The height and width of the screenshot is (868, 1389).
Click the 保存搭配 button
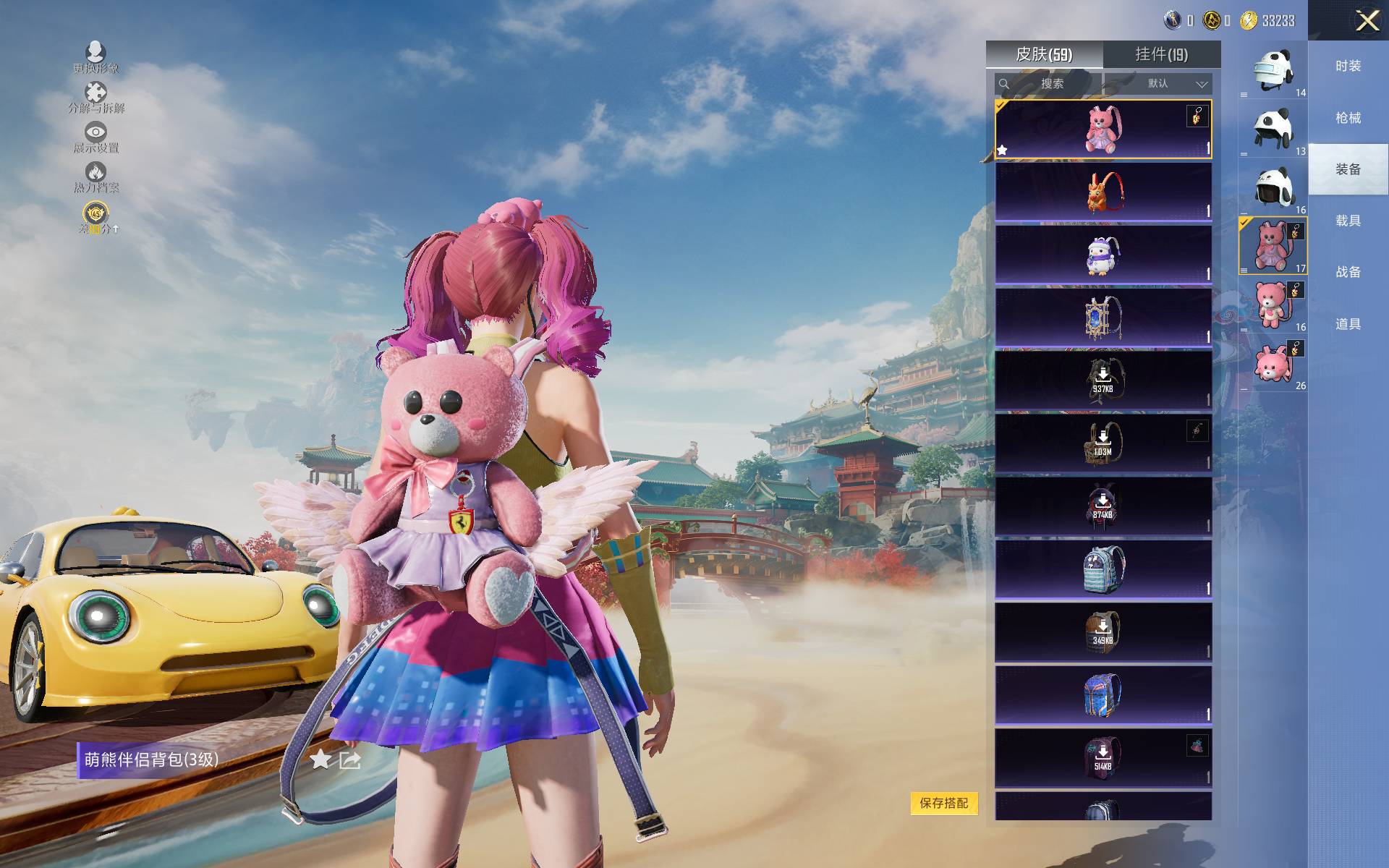(x=943, y=803)
